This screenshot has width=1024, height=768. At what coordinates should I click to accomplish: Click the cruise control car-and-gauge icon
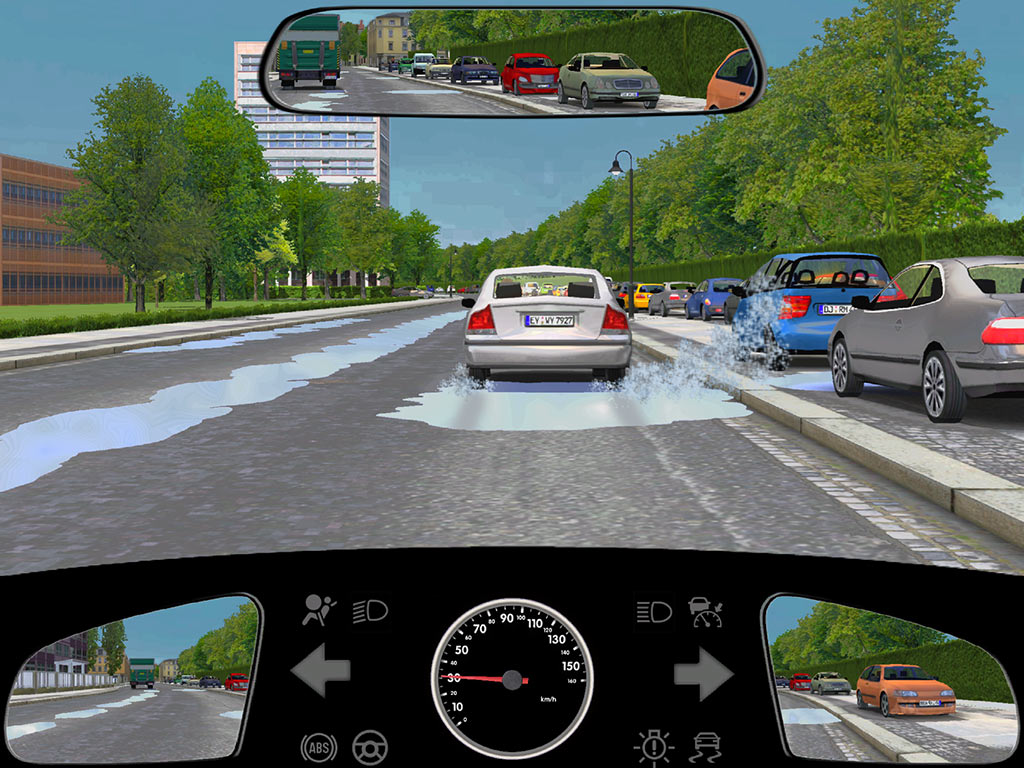click(x=705, y=610)
